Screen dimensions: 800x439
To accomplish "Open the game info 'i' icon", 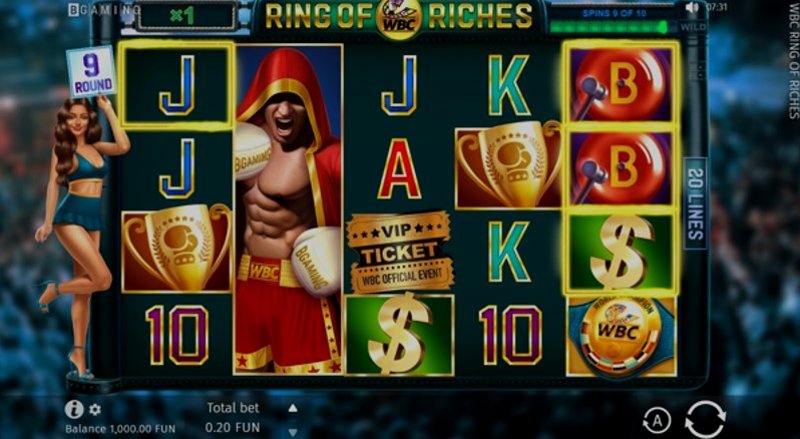I will click(x=74, y=409).
